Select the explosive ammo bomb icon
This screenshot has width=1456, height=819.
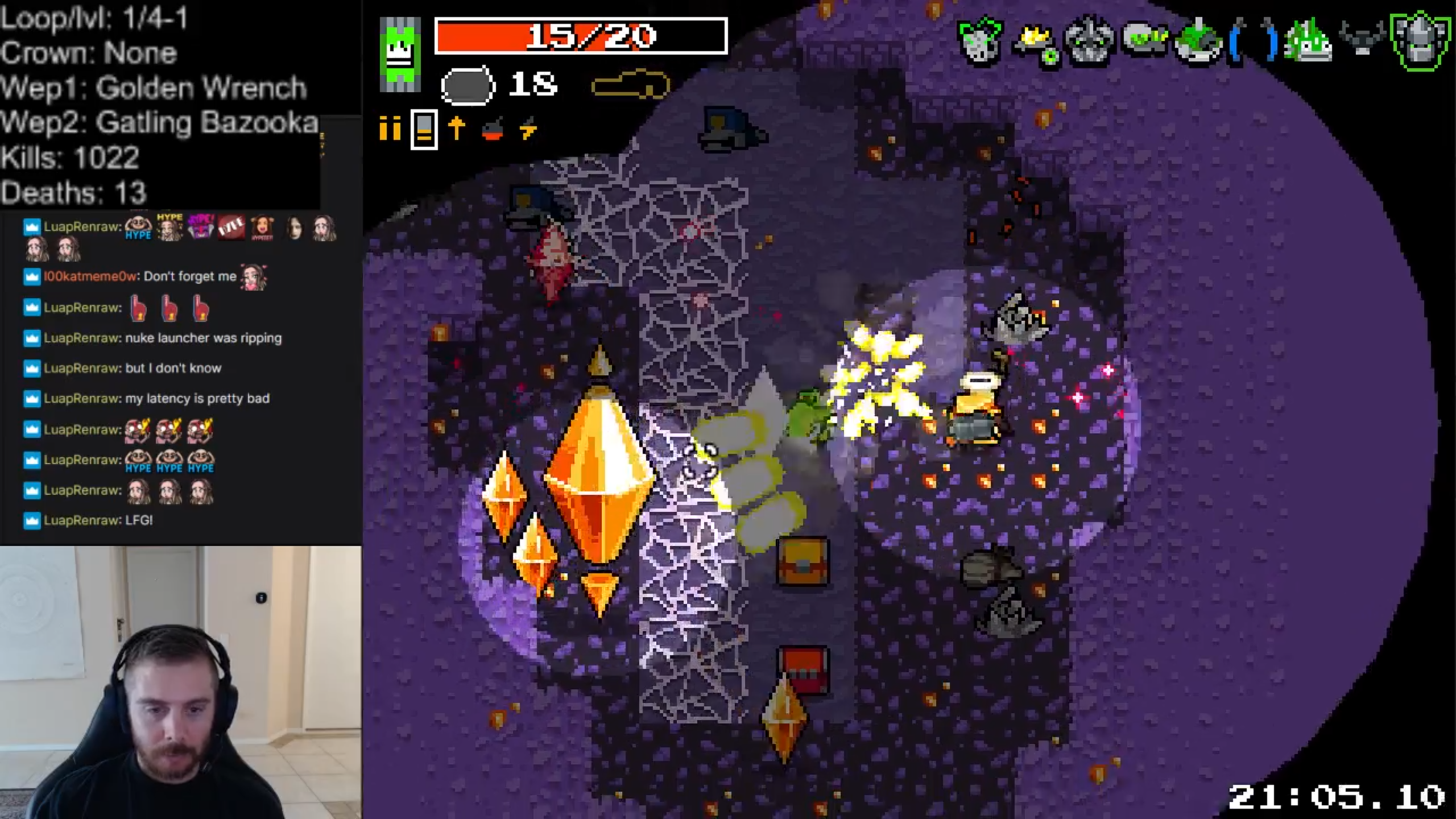pyautogui.click(x=493, y=130)
